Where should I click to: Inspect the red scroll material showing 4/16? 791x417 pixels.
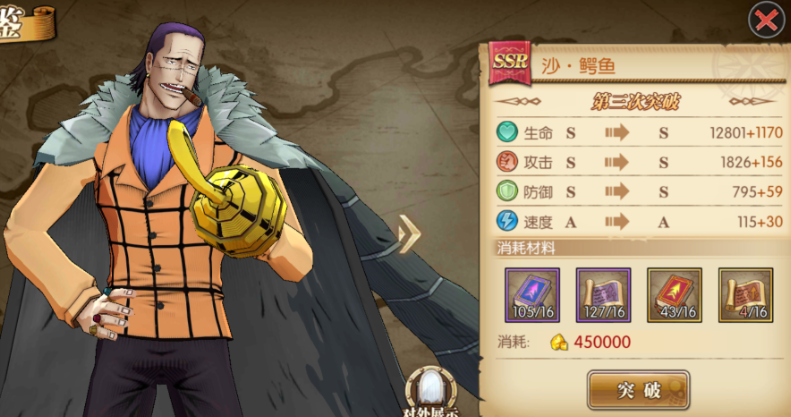tap(745, 294)
